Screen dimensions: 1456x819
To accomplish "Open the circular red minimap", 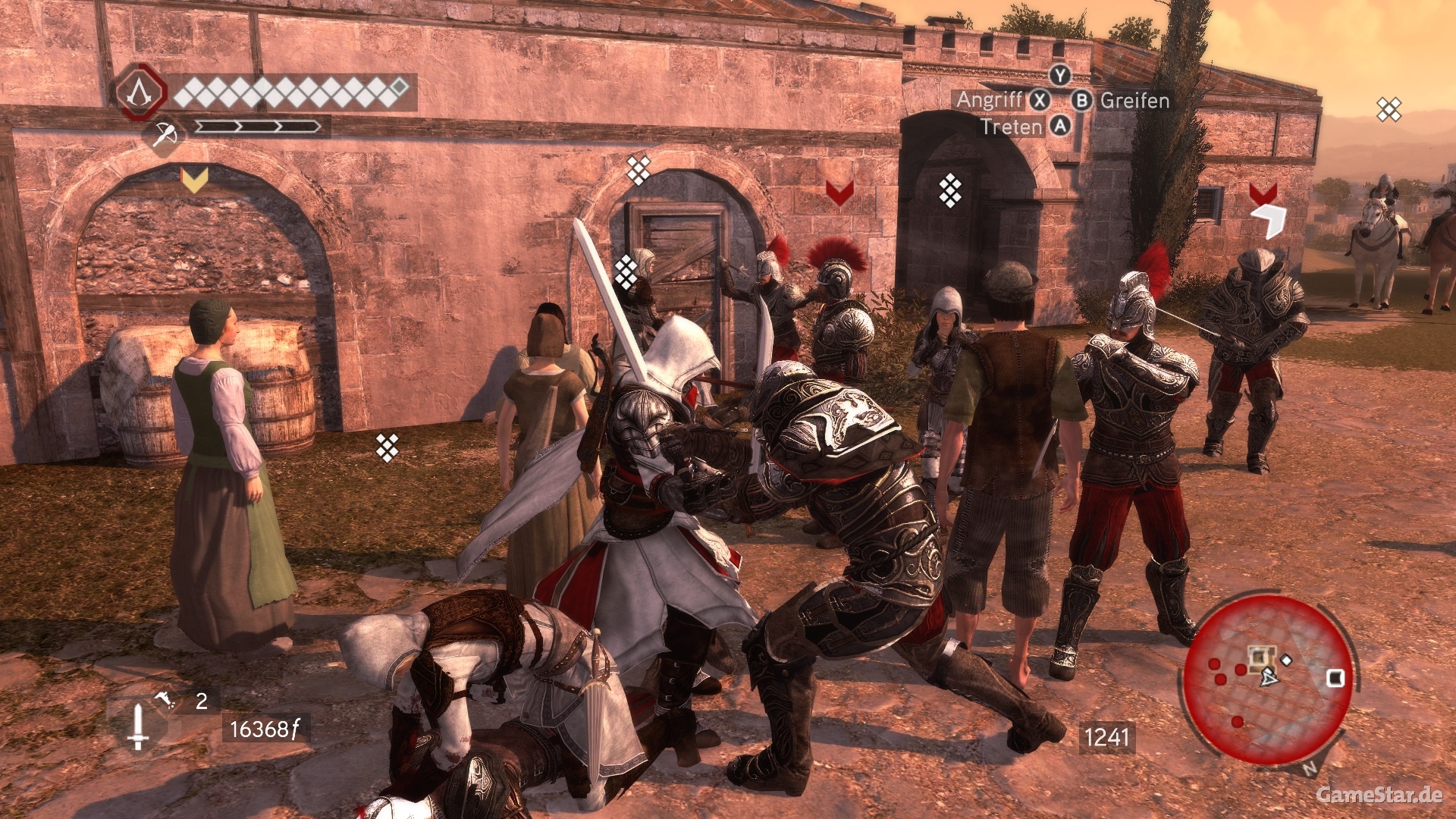I will pyautogui.click(x=1268, y=679).
